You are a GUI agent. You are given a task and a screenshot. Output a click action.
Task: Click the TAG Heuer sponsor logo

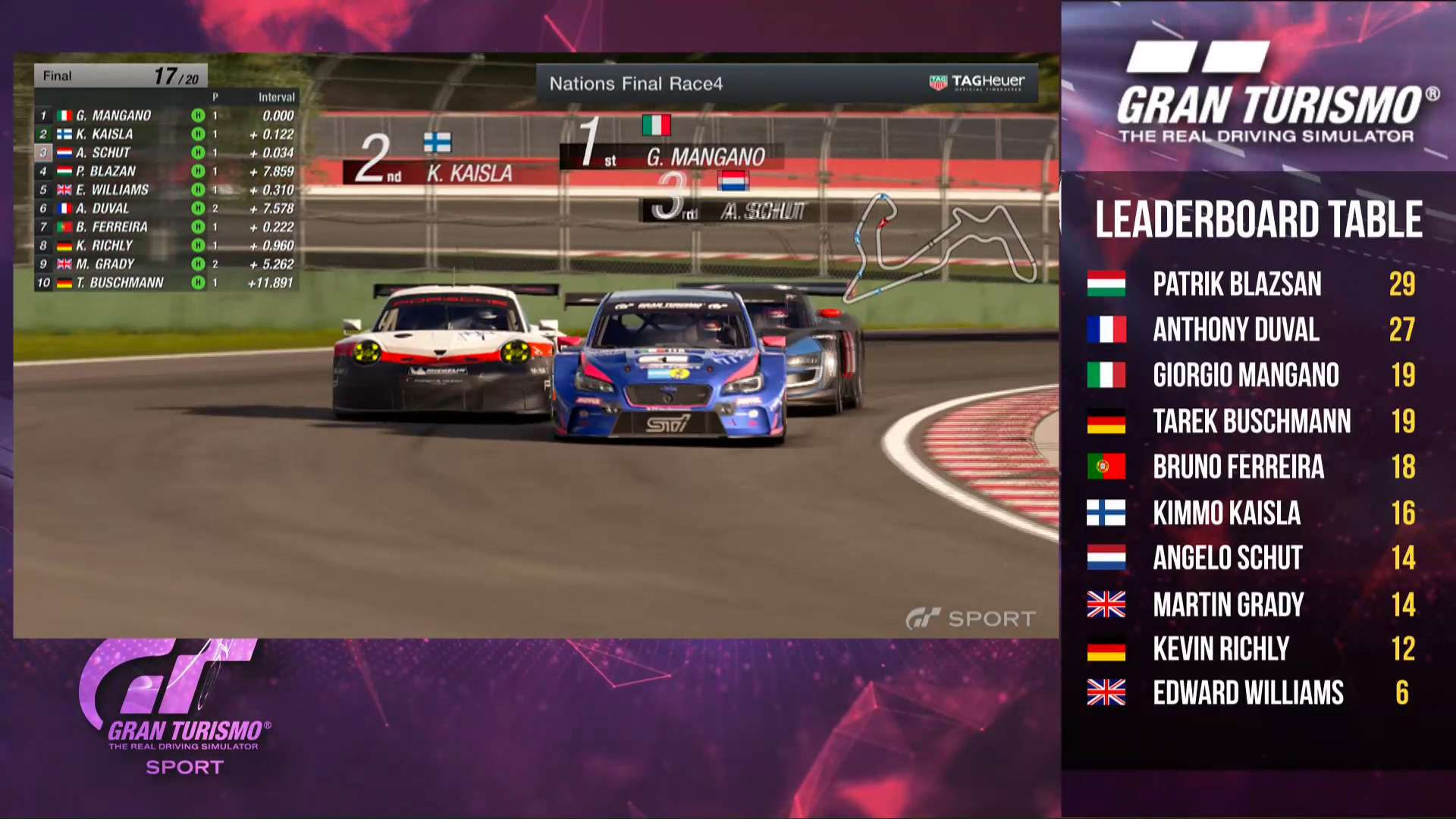tap(977, 82)
